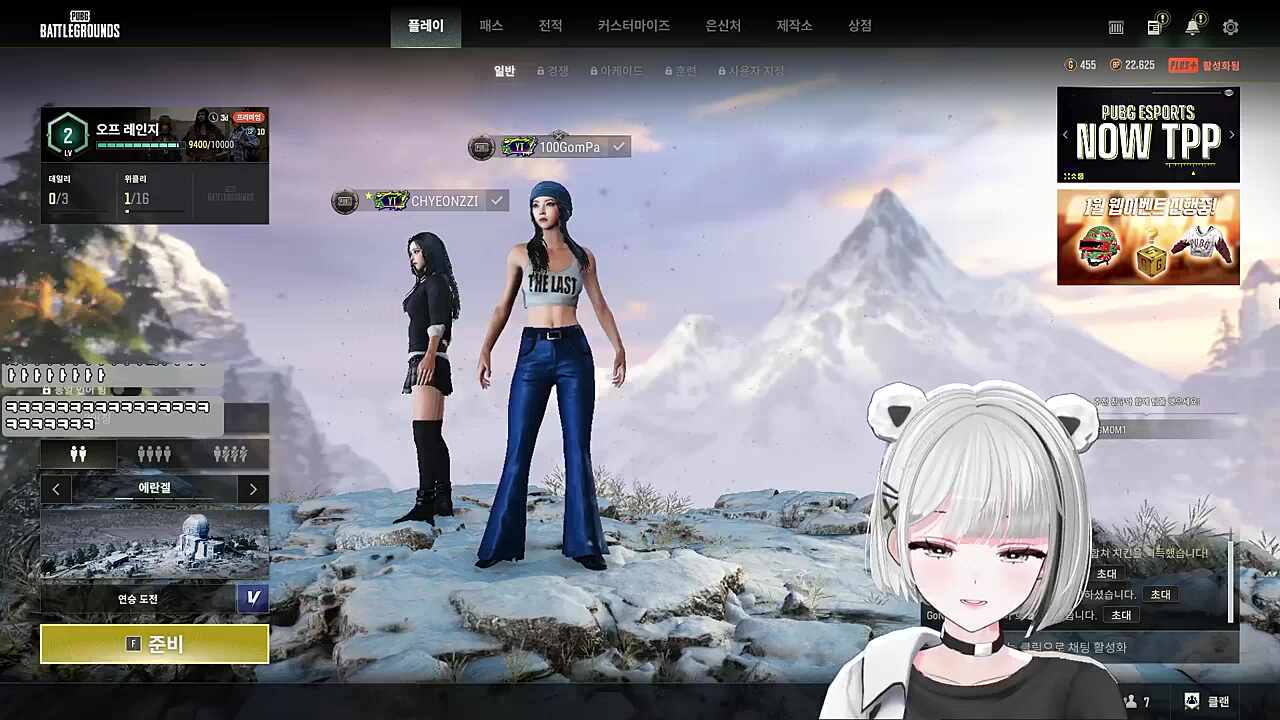Viewport: 1280px width, 720px height.
Task: Click the yellow 준비 ready button
Action: 154,644
